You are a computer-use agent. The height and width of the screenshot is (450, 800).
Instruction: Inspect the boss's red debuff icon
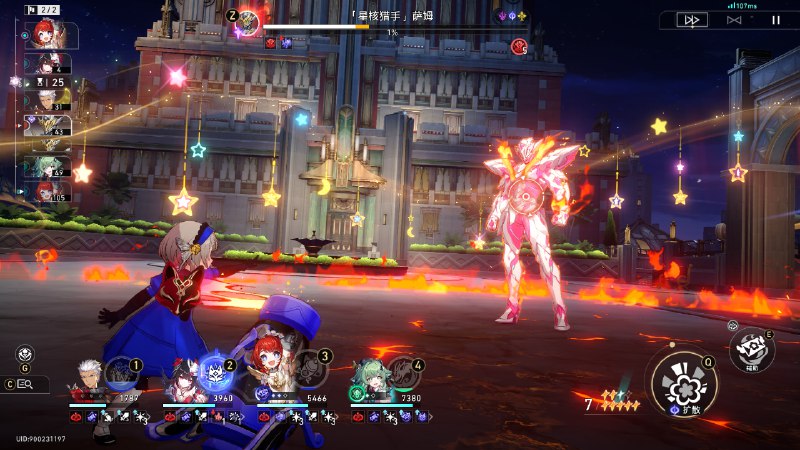click(271, 43)
